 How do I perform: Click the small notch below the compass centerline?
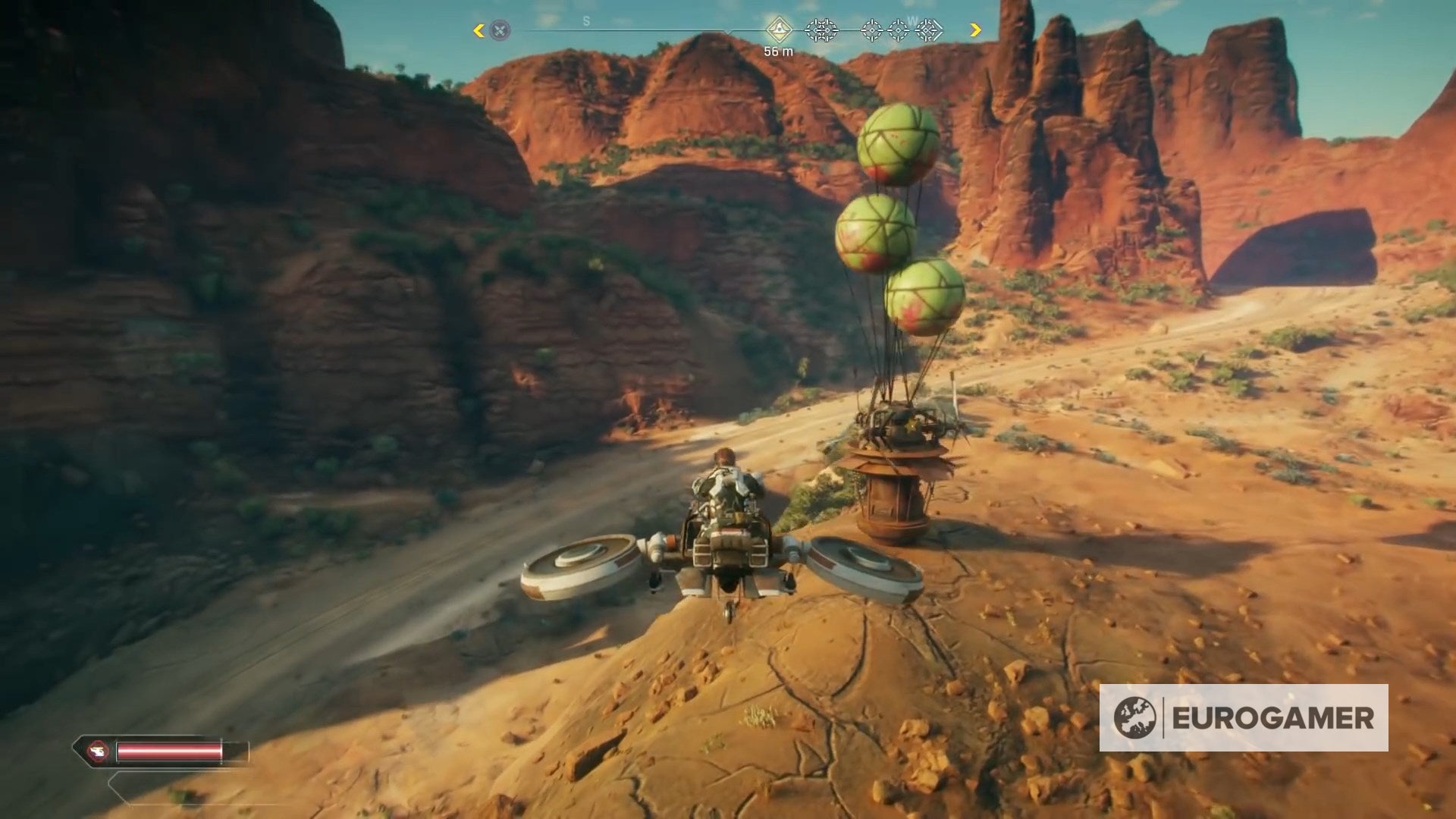tap(730, 33)
